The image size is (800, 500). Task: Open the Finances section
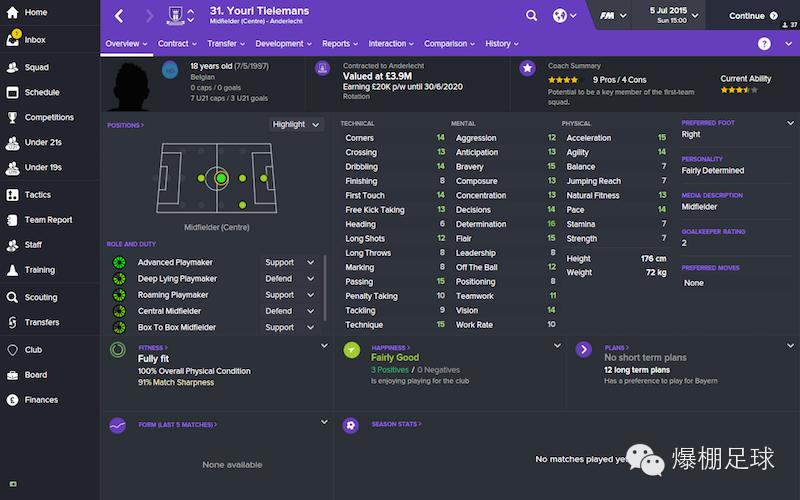point(41,400)
